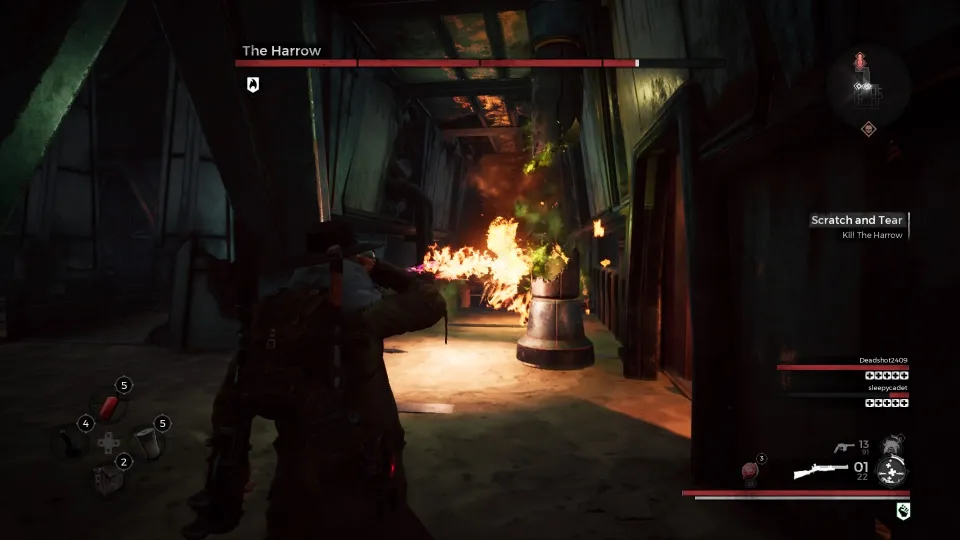Choose the ammo box quick item
960x540 pixels.
tap(108, 478)
